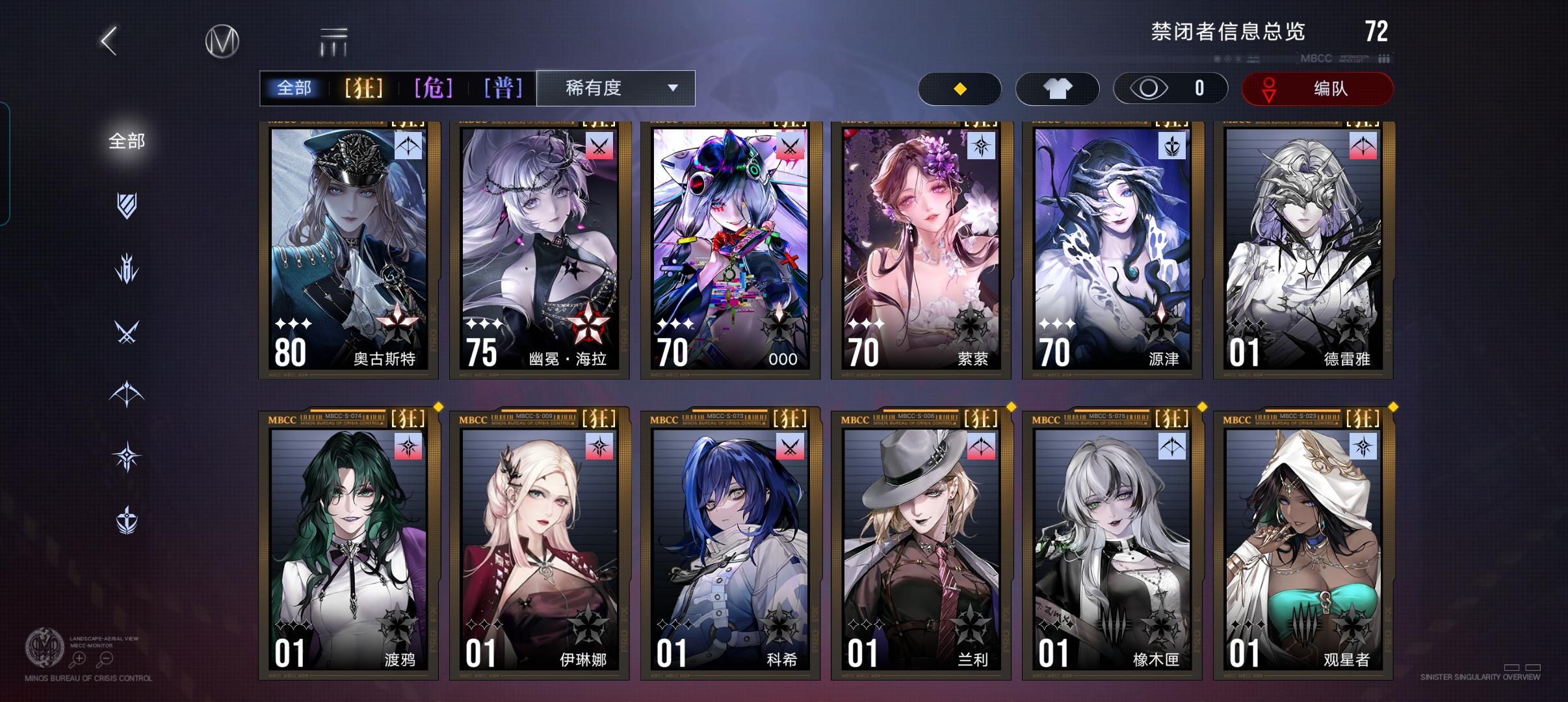
Task: Click the M logo icon at the top
Action: (221, 40)
